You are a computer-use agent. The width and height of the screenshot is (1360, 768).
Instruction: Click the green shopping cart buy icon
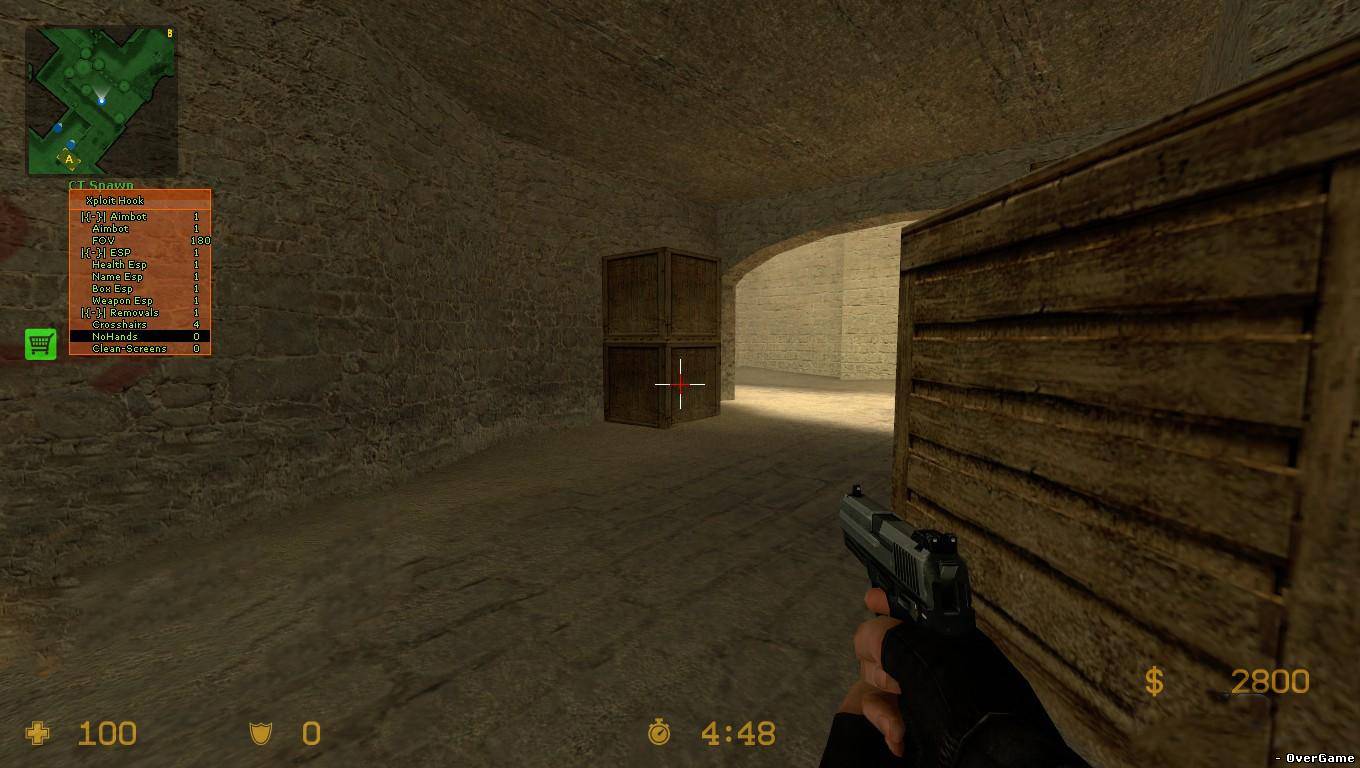40,344
